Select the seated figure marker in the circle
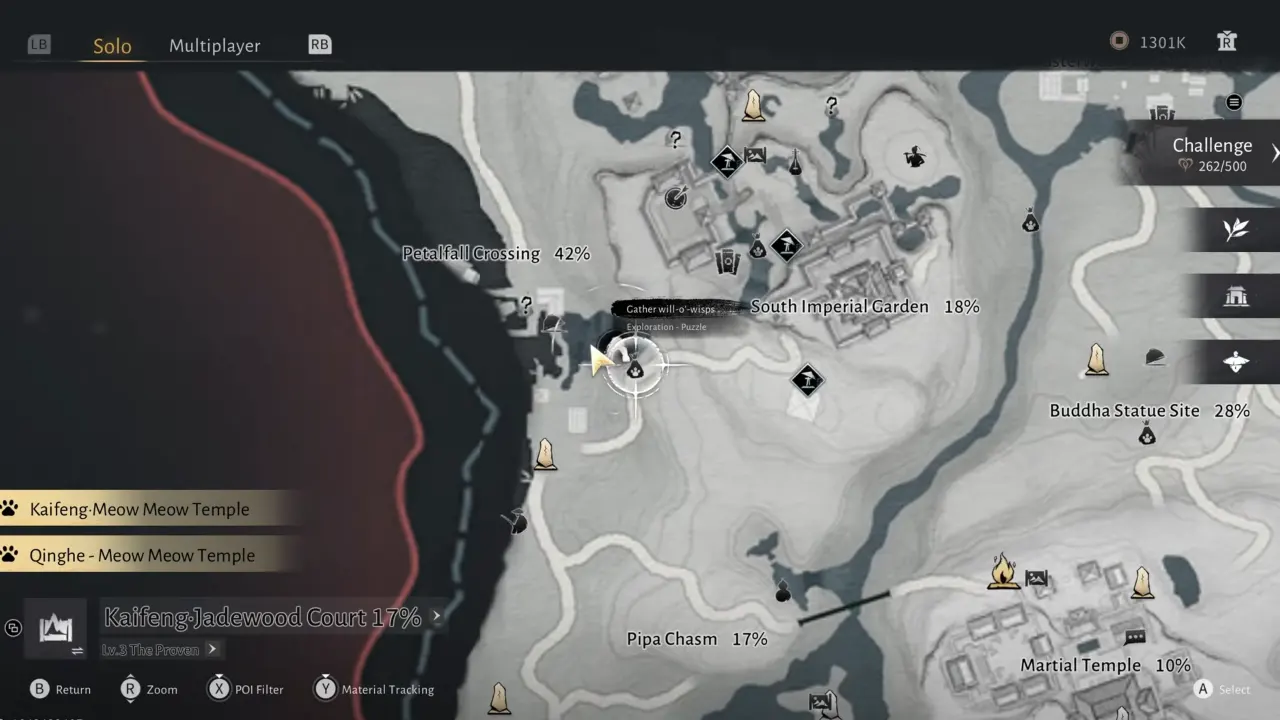Viewport: 1280px width, 720px height. click(914, 156)
